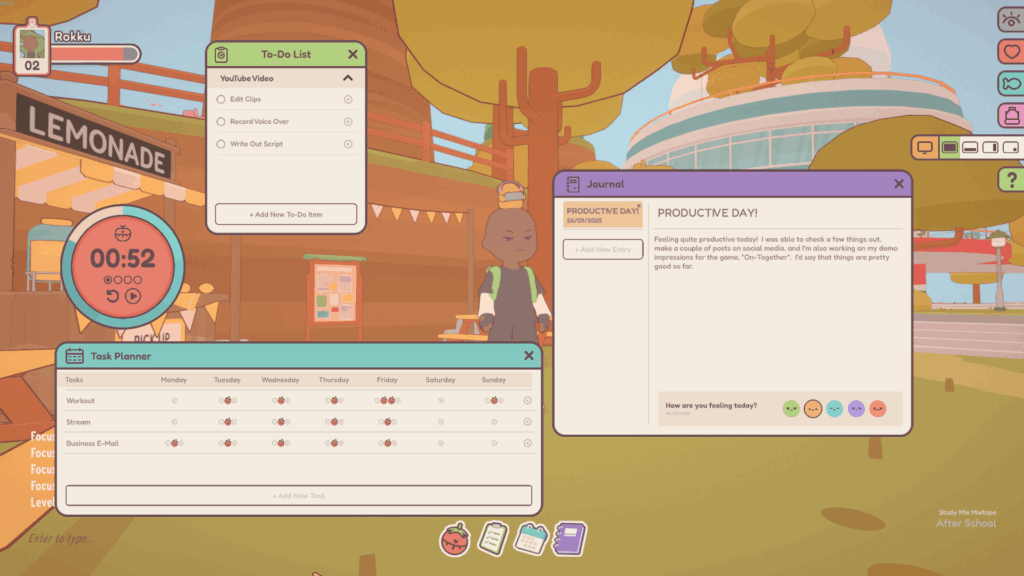Viewport: 1024px width, 576px height.
Task: Reset the pomodoro timer
Action: click(x=112, y=295)
